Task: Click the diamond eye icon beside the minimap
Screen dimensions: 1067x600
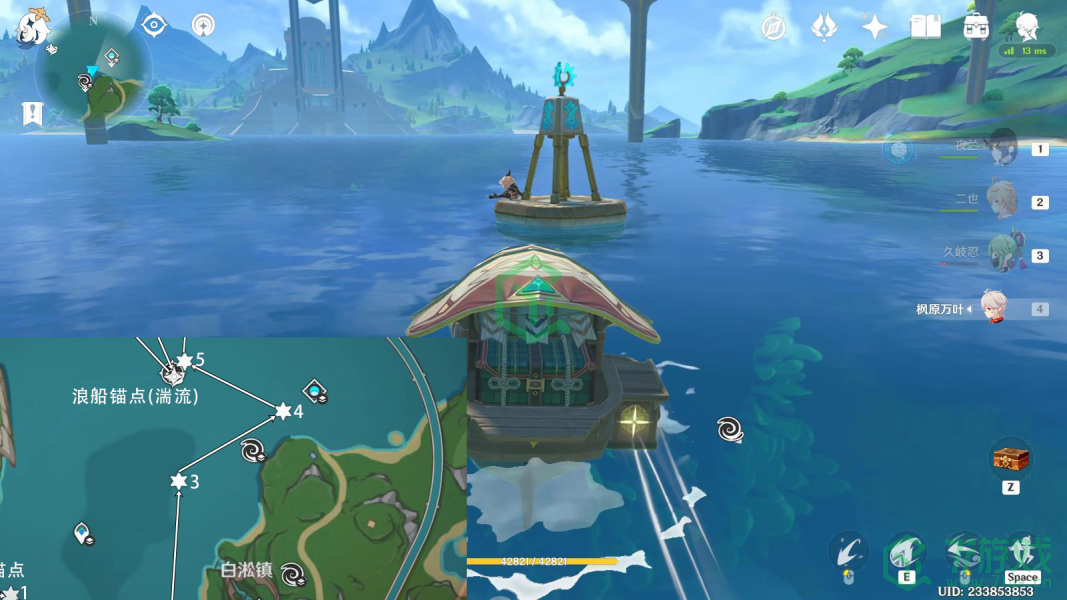Action: 154,25
